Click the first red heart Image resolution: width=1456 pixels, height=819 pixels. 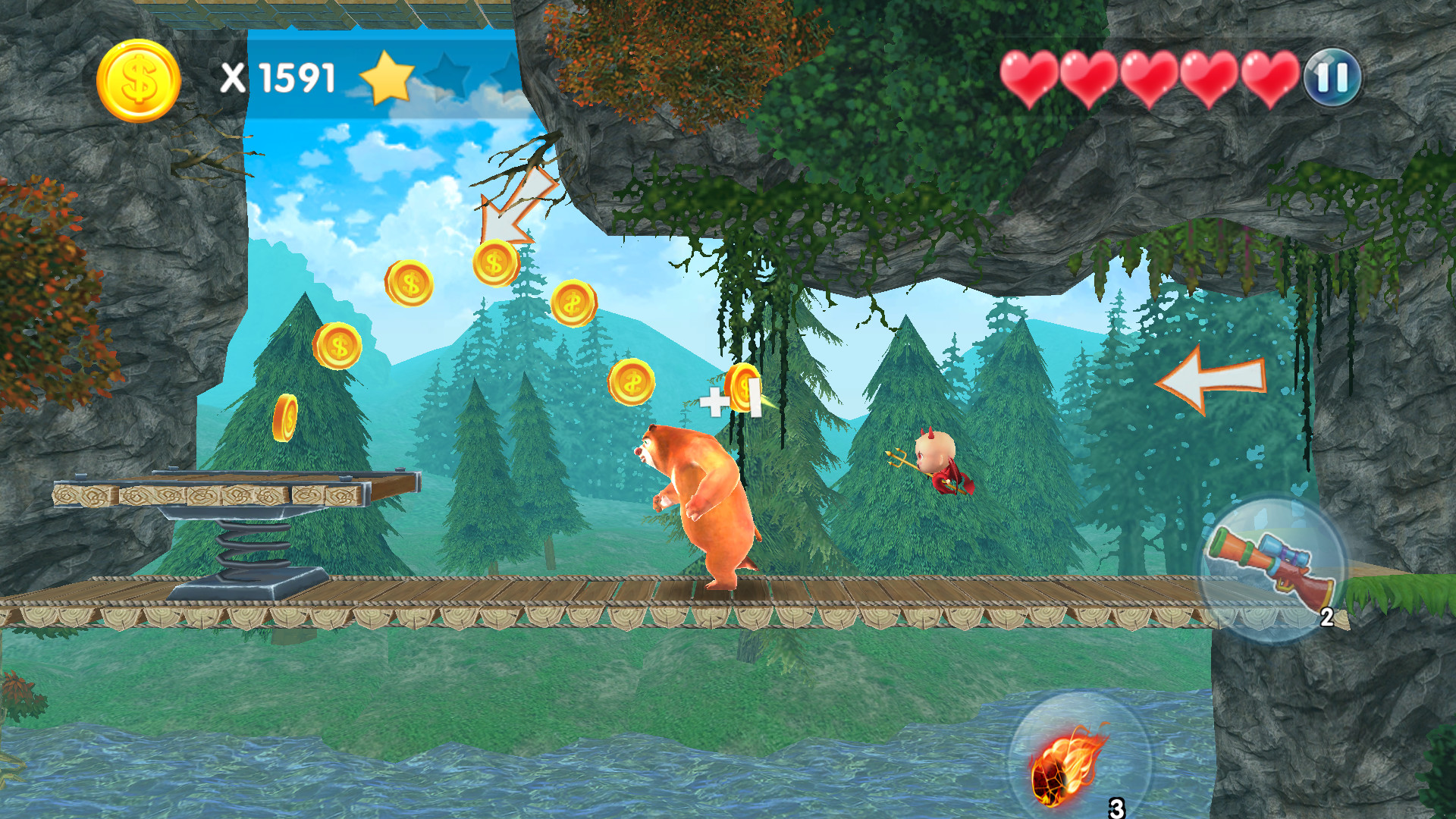click(1029, 76)
